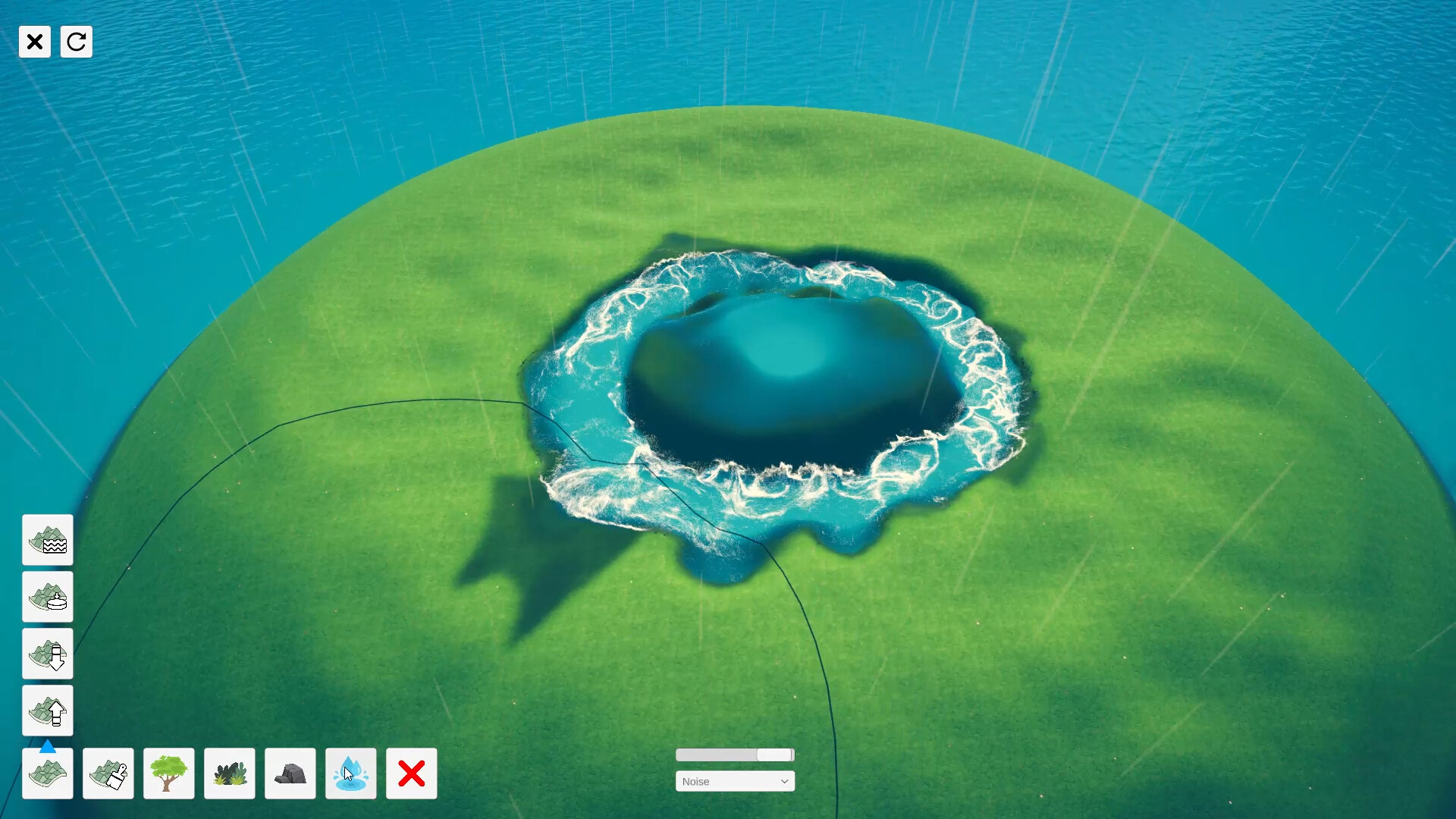Expand the Noise combo box chevron
This screenshot has height=819, width=1456.
(785, 781)
